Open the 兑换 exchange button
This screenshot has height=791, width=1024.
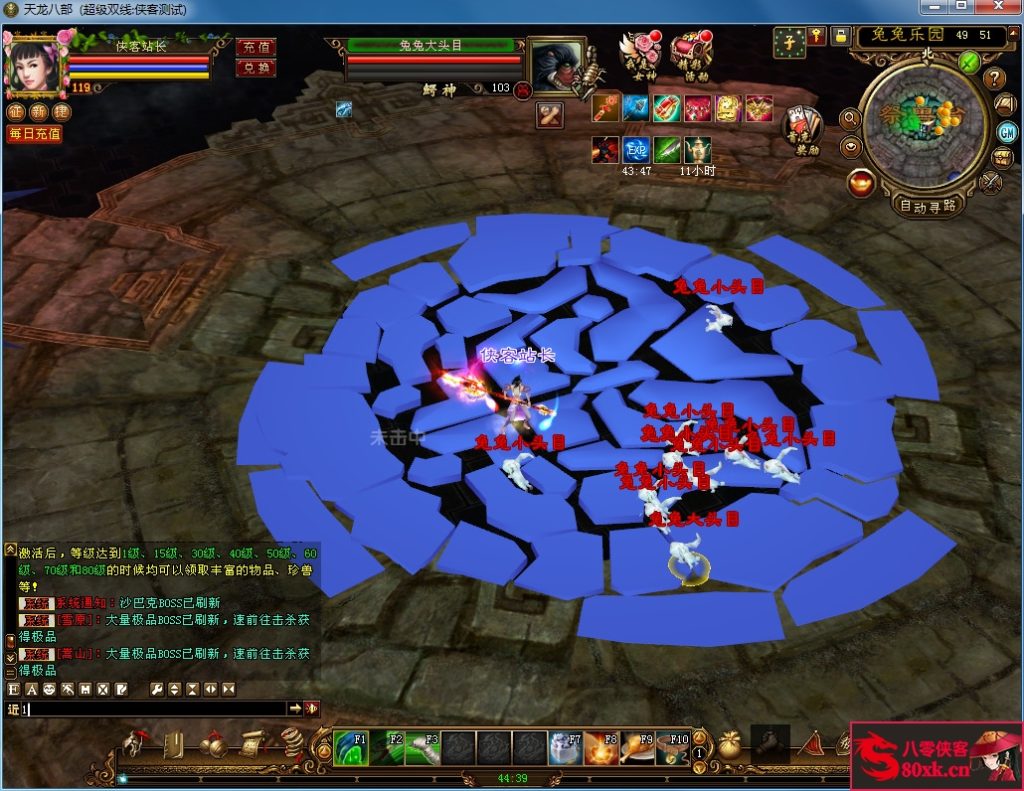[256, 68]
